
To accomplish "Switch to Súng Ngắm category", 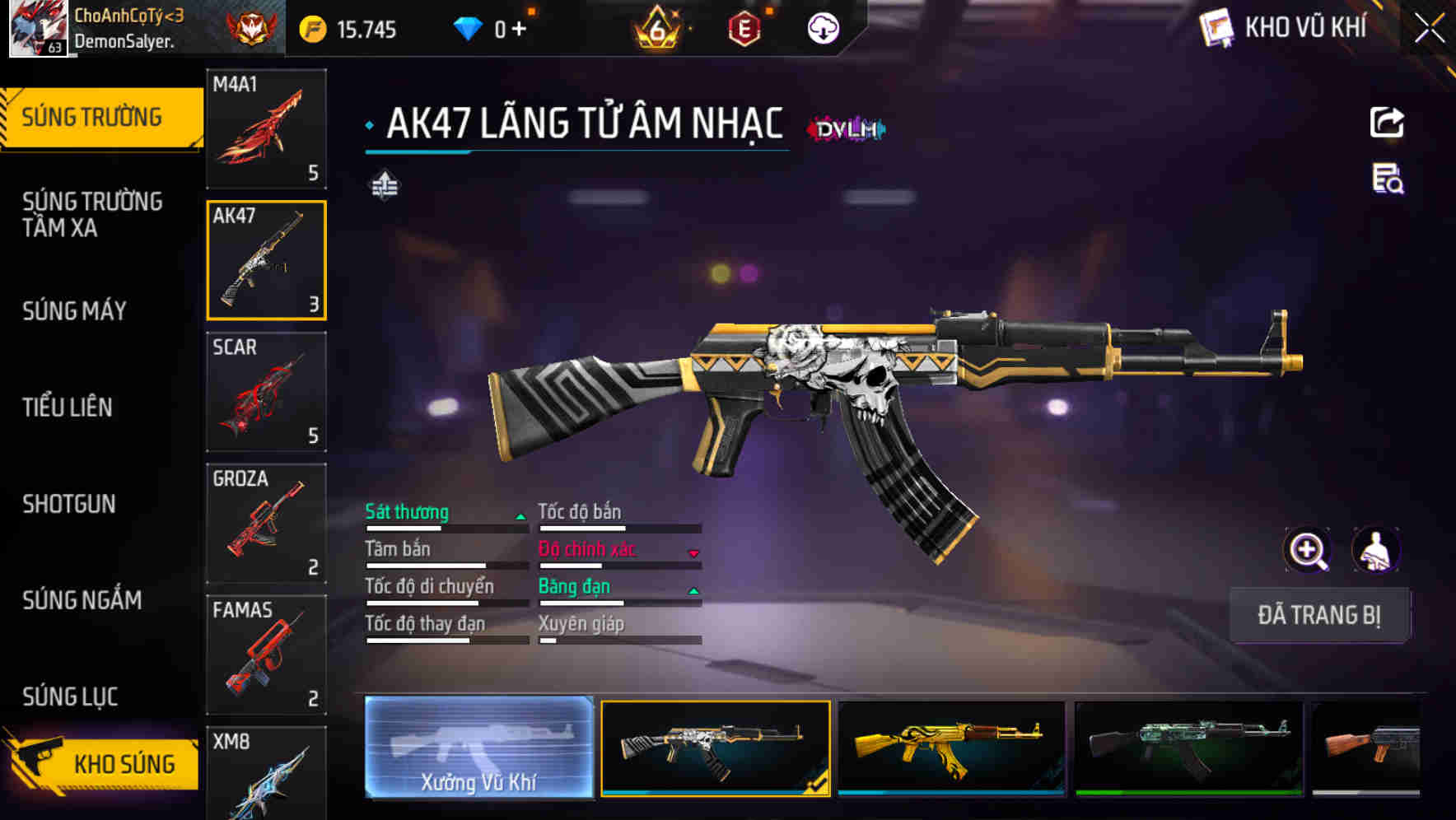I will pyautogui.click(x=82, y=600).
